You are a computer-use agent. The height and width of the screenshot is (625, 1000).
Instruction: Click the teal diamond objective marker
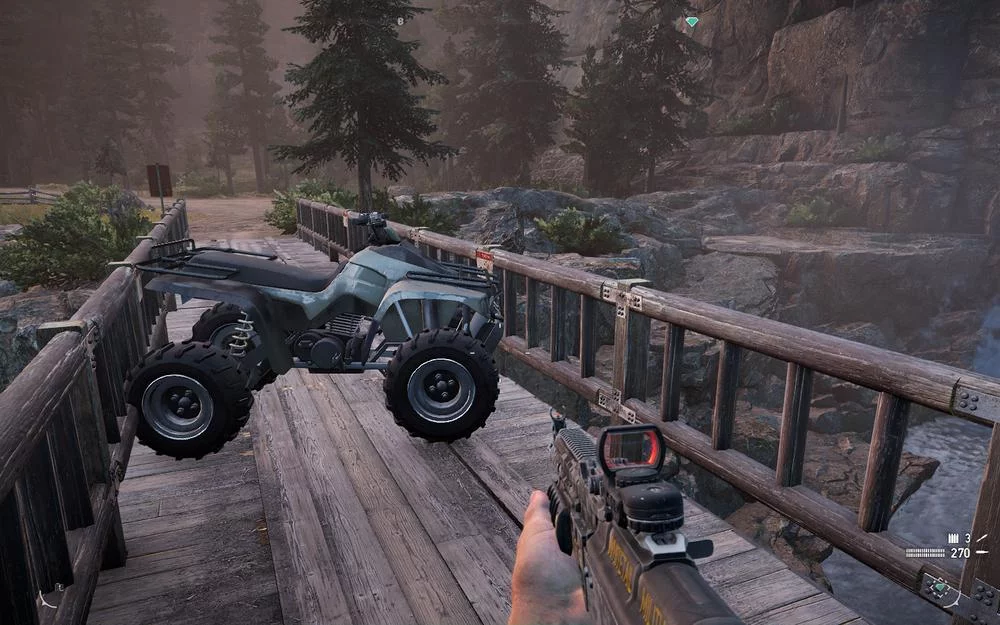tap(691, 21)
